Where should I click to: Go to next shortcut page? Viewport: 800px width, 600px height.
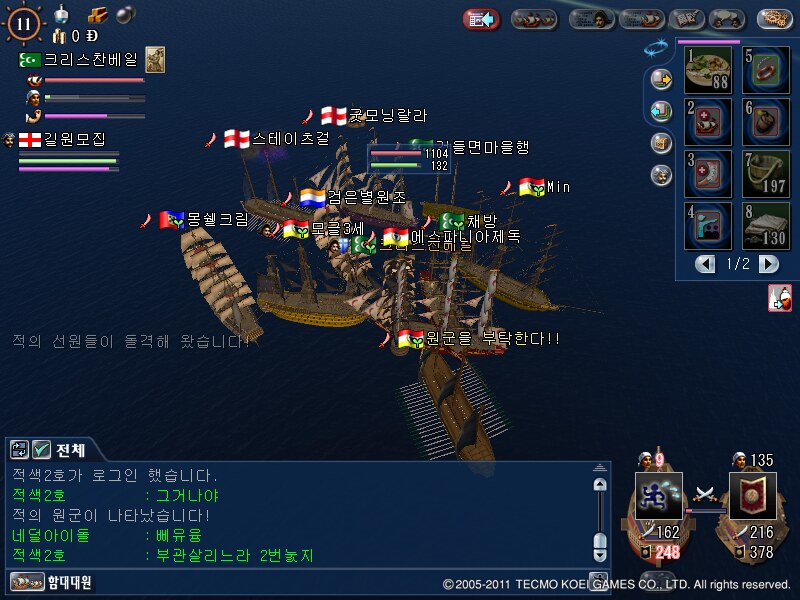pyautogui.click(x=768, y=264)
